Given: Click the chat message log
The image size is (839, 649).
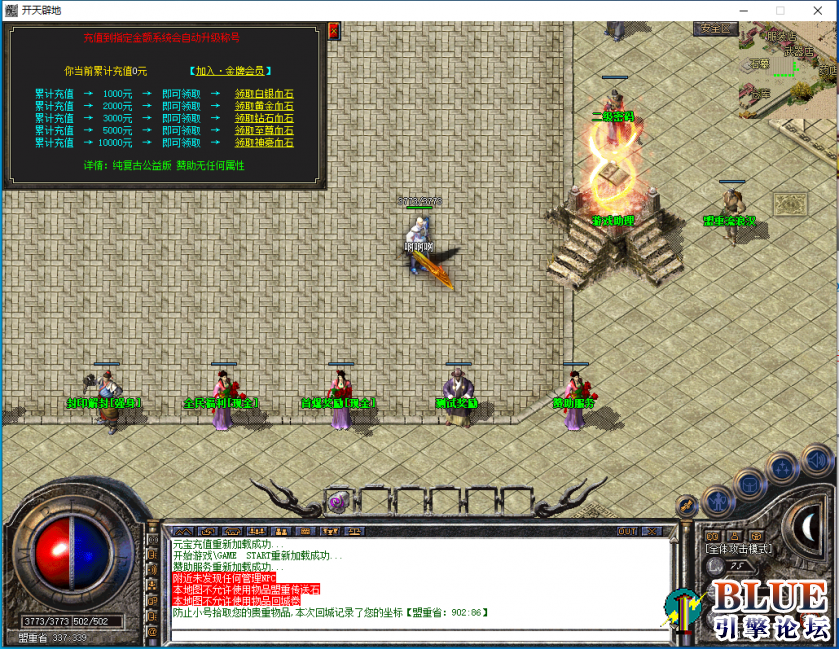Looking at the screenshot, I should pos(420,578).
